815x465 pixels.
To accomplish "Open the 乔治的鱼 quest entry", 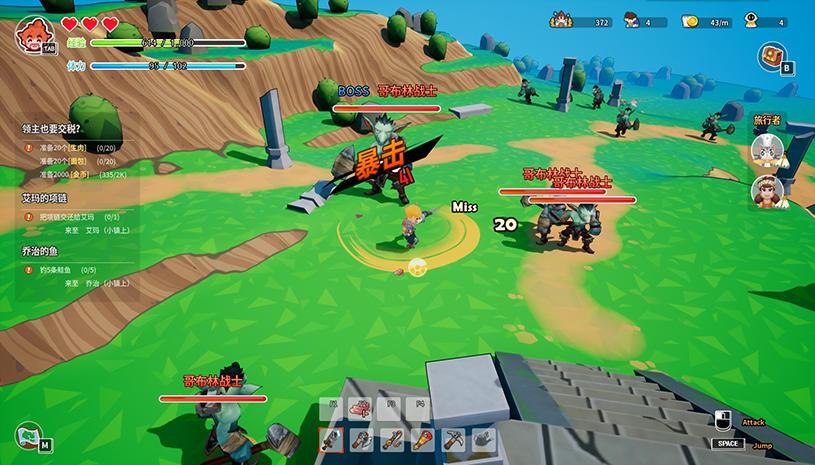I will pos(44,252).
